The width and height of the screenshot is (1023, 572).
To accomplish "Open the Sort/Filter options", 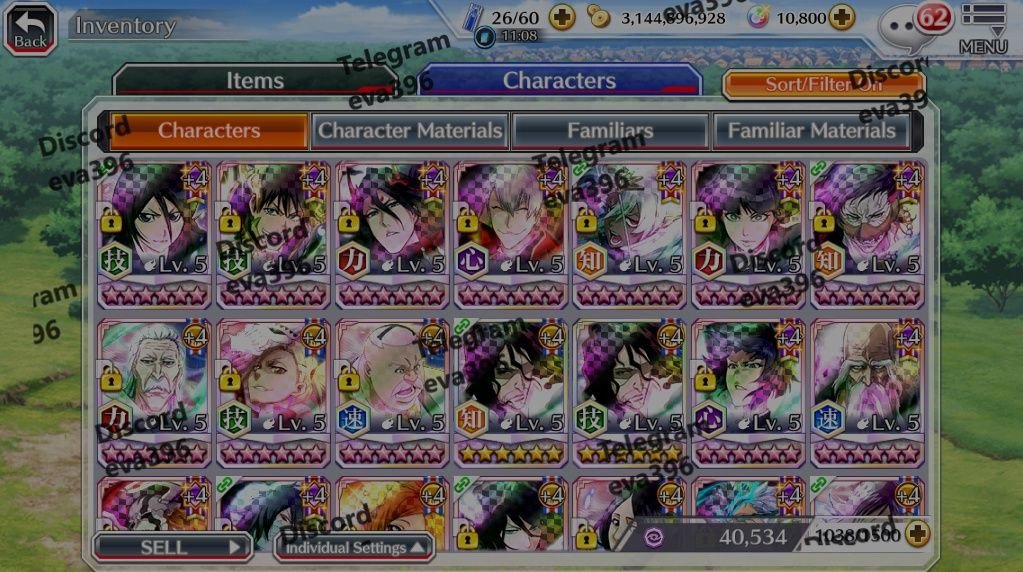I will point(823,84).
